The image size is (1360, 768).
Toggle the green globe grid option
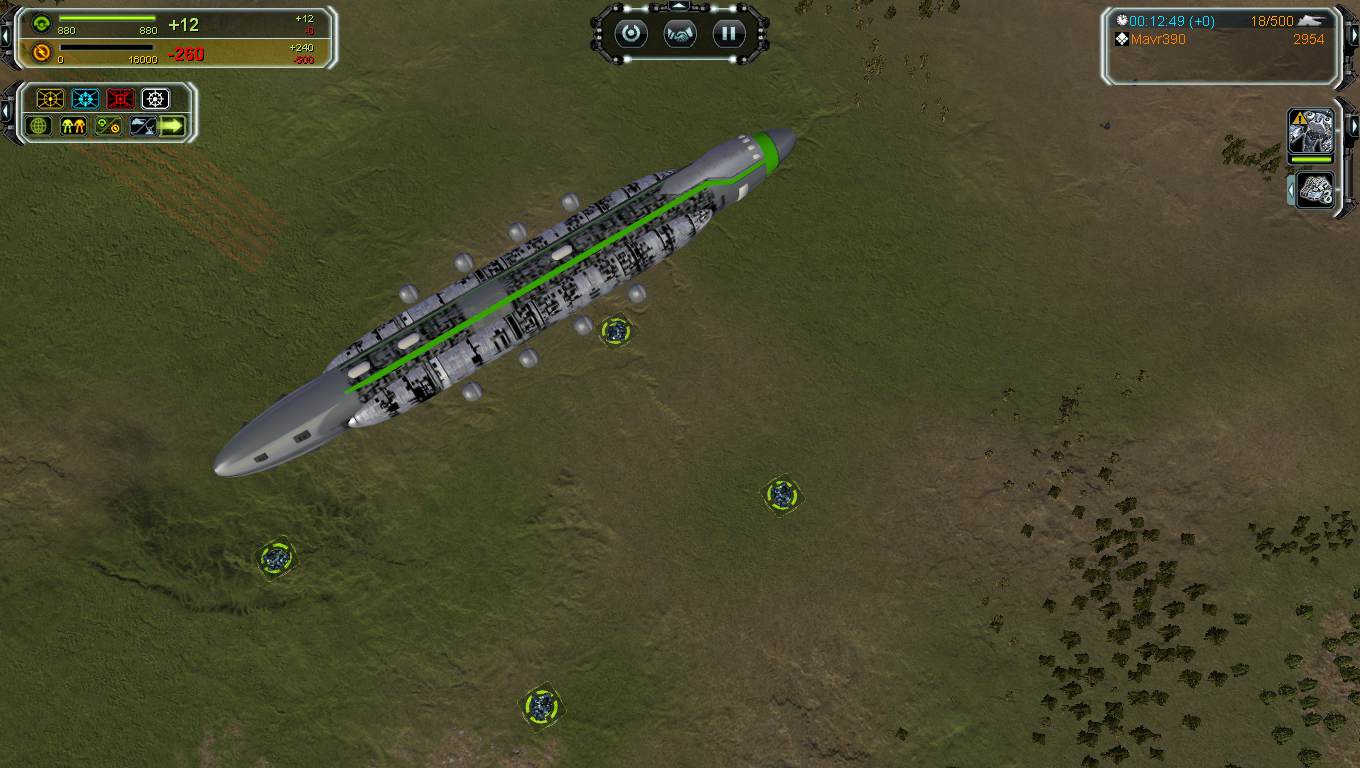[x=40, y=126]
